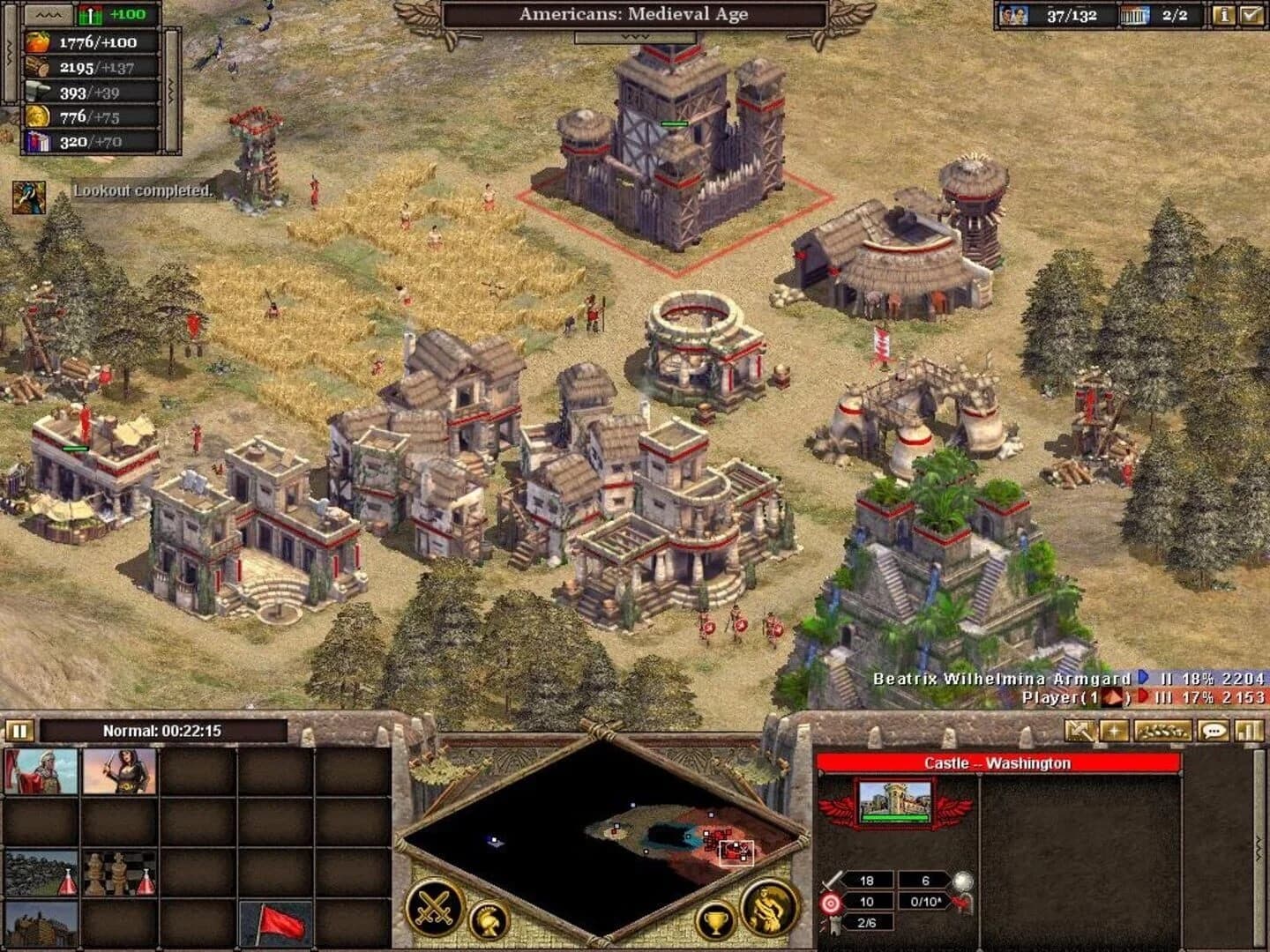Click the hammer icon above the Castle panel
1270x952 pixels.
1079,731
